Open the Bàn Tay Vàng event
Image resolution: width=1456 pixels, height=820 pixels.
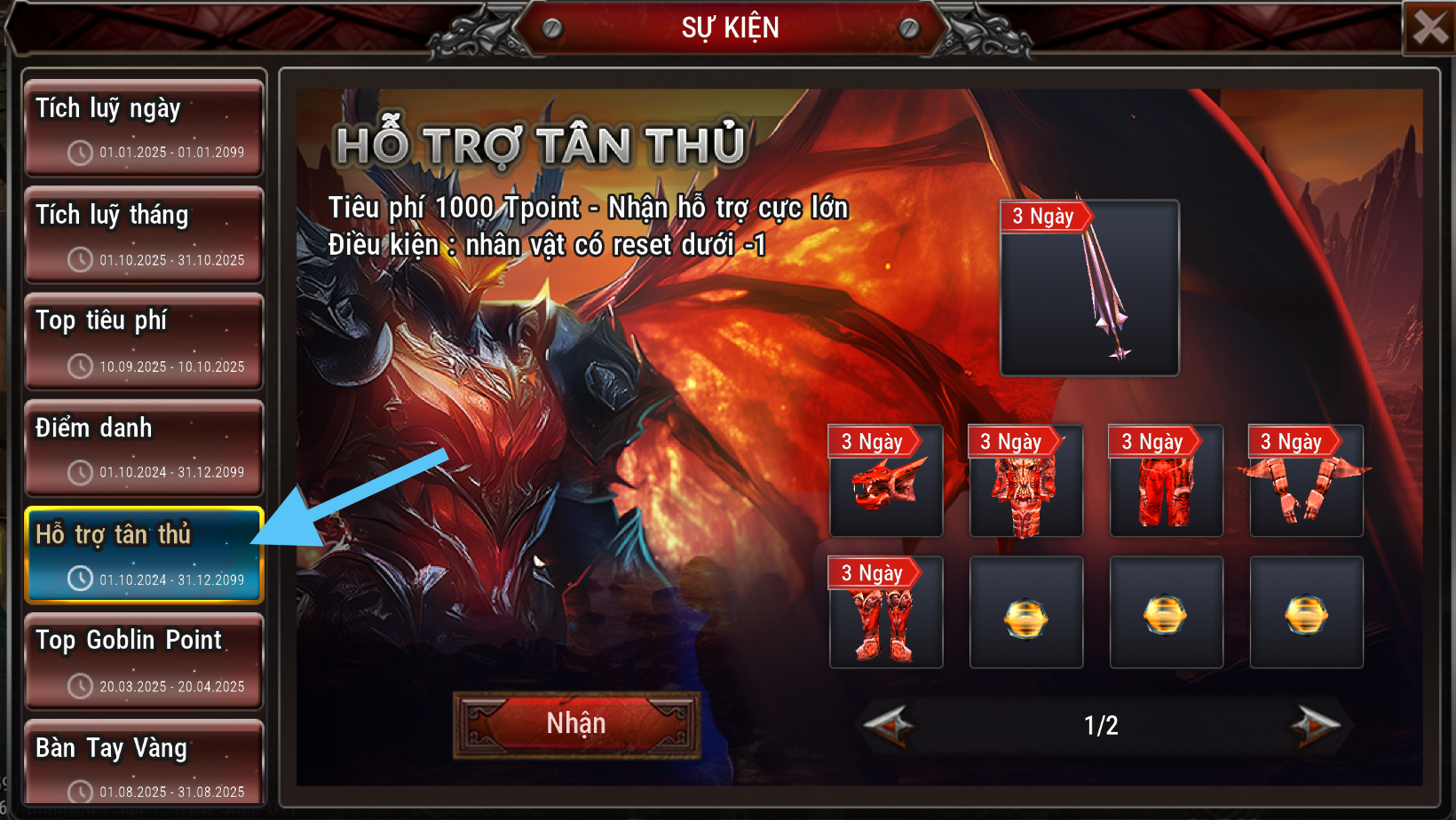click(144, 763)
